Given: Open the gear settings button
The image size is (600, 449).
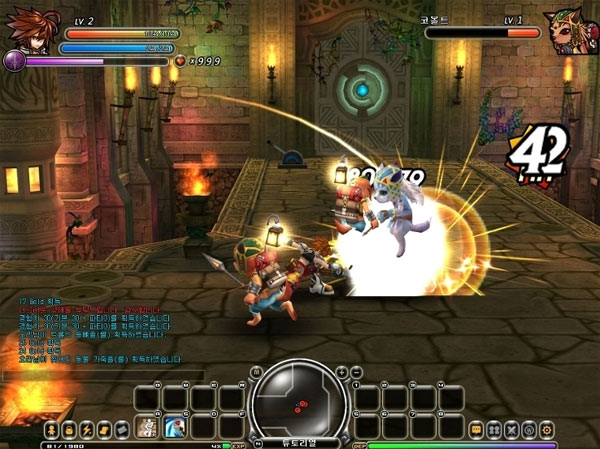Looking at the screenshot, I should pos(547,429).
